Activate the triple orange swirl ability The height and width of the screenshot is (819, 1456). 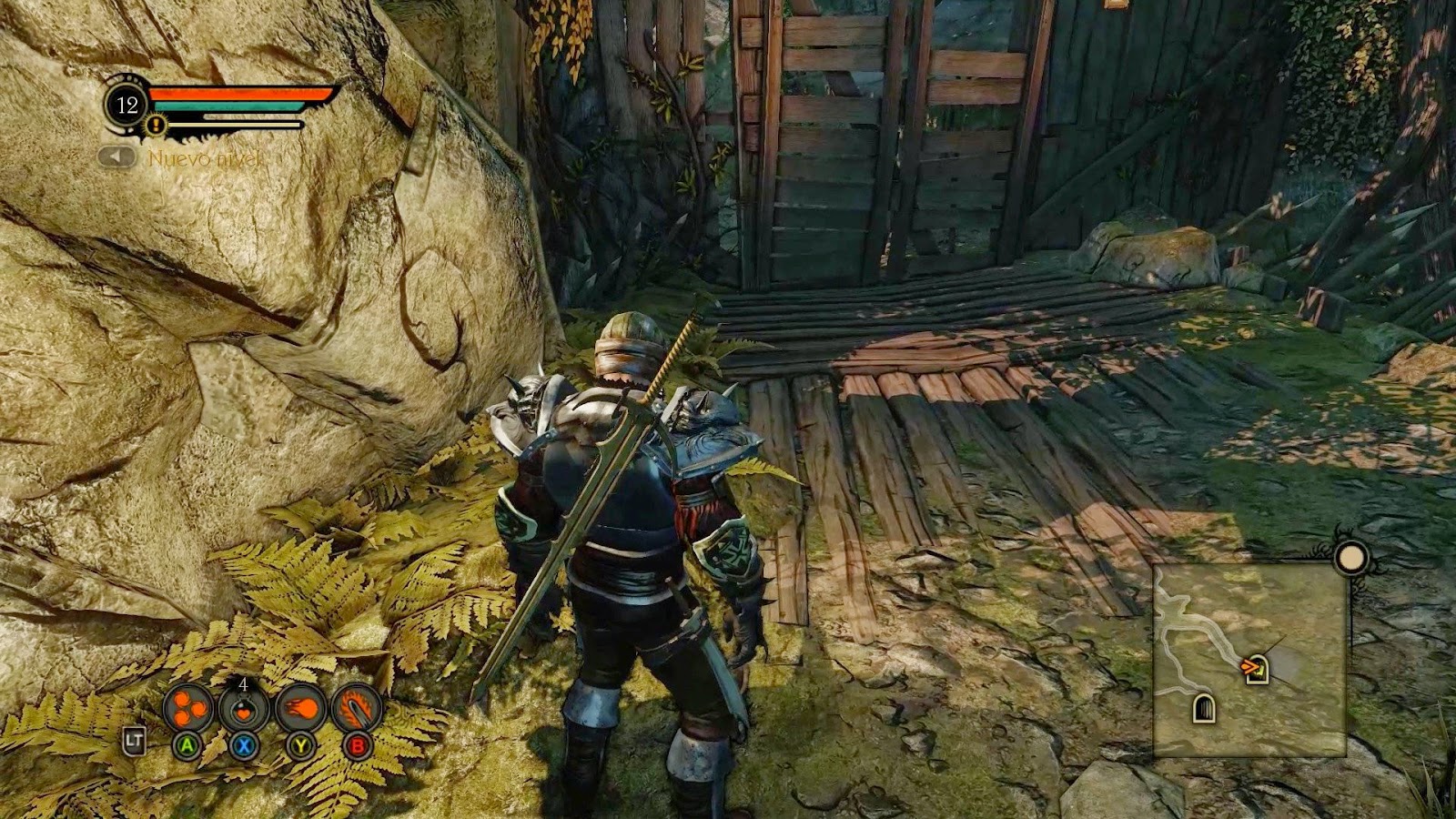pos(188,708)
